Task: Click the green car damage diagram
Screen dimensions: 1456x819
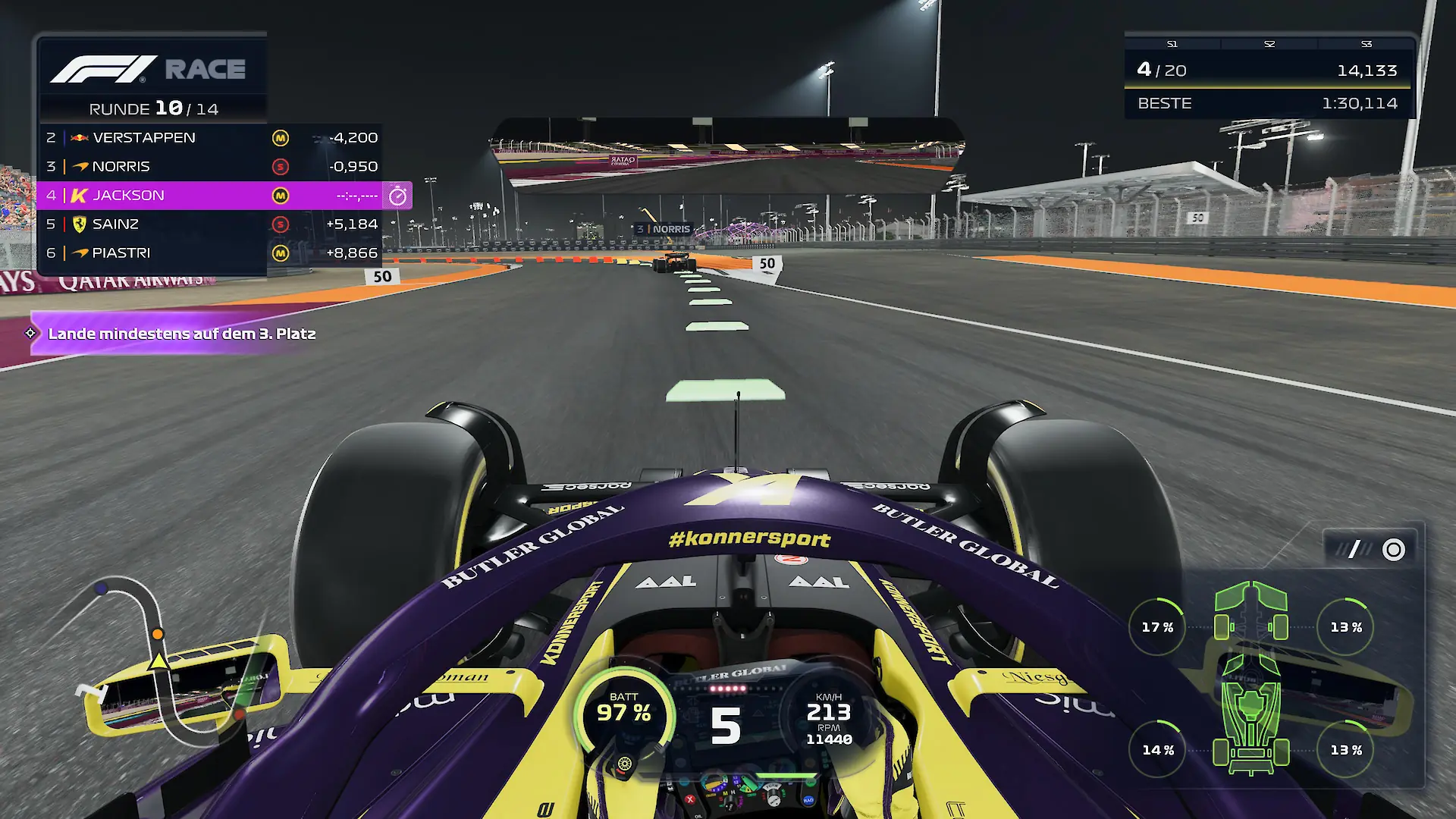Action: pyautogui.click(x=1251, y=677)
